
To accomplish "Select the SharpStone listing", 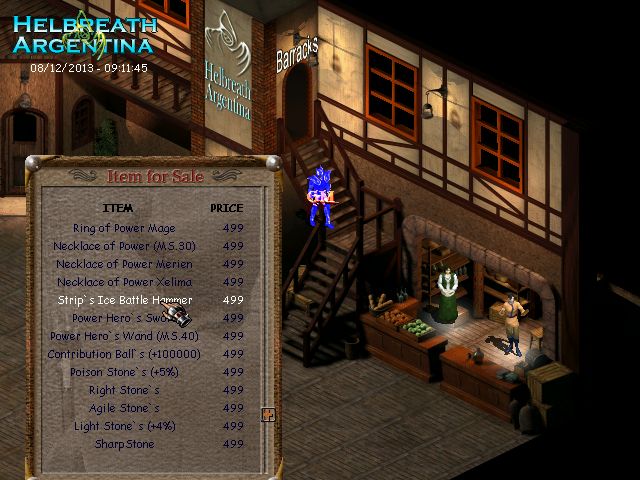I will click(124, 444).
